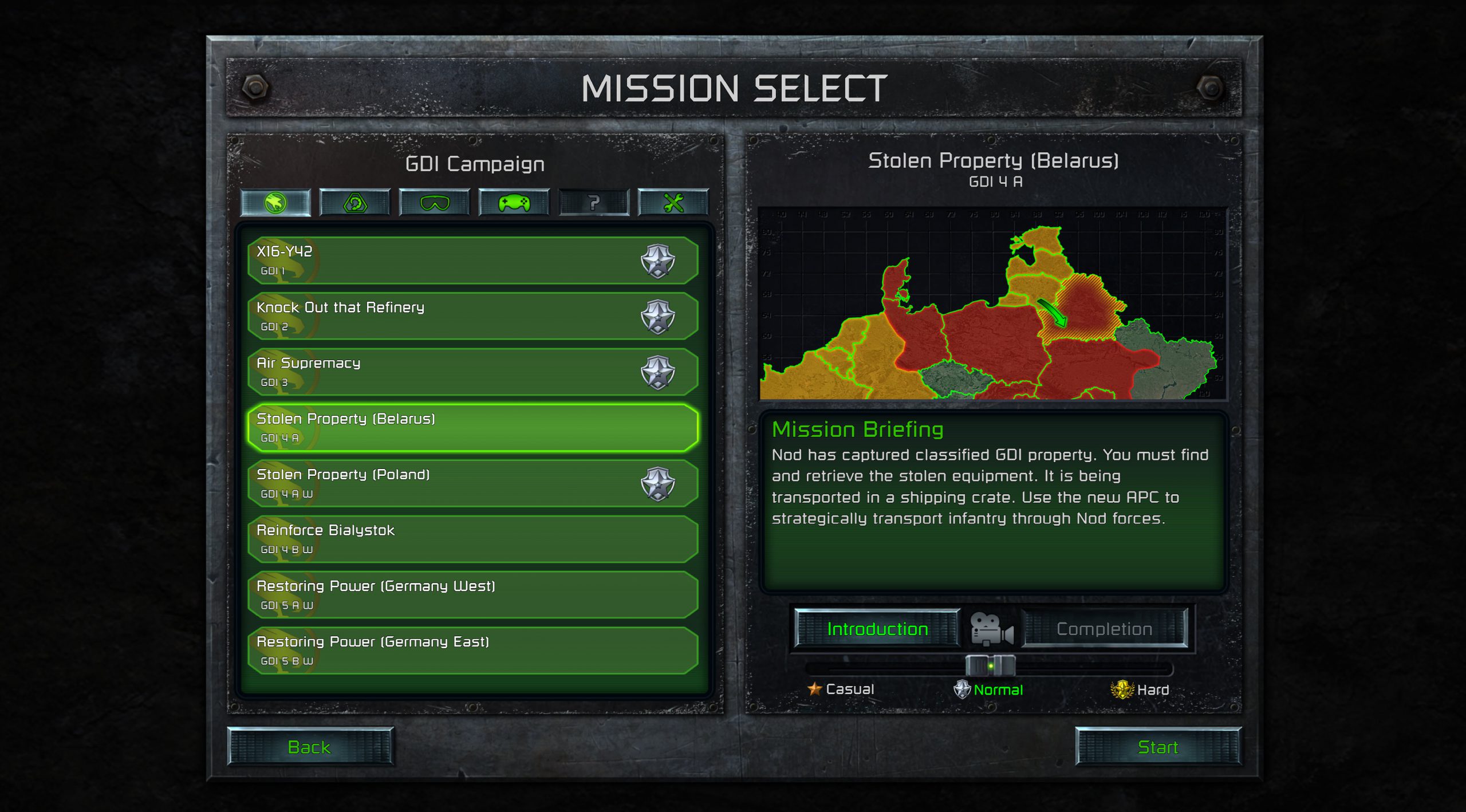Open the Nod scorpion campaign tab
Viewport: 1466px width, 812px height.
pyautogui.click(x=354, y=203)
